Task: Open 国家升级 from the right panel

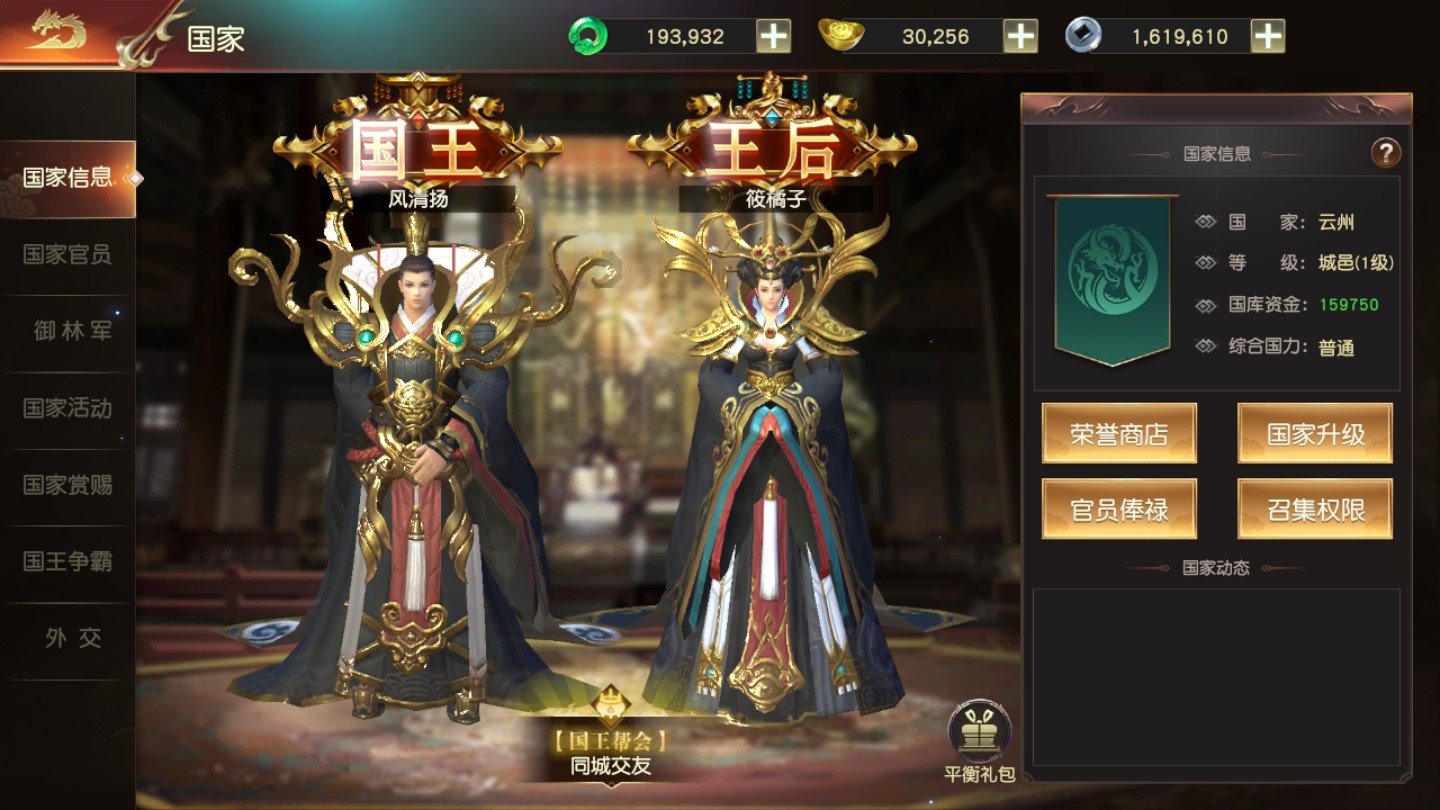Action: 1314,434
